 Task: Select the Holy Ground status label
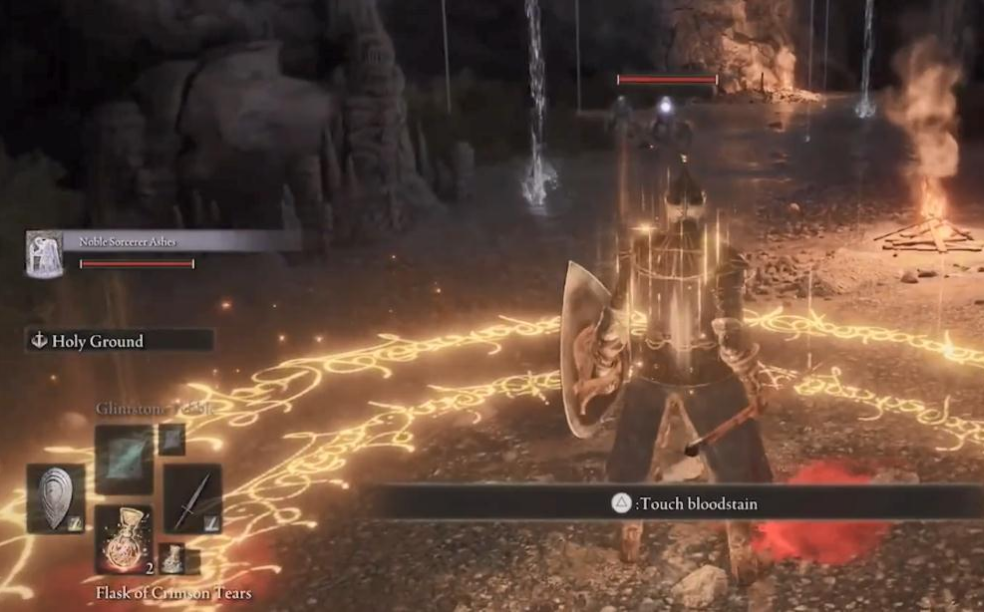[119, 341]
